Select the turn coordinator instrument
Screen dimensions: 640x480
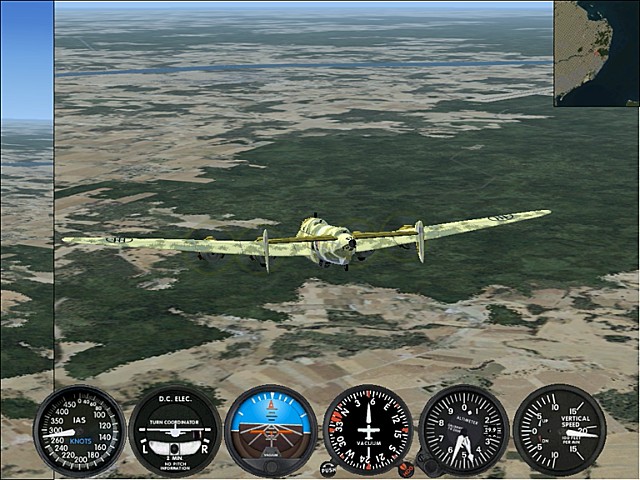coord(175,431)
